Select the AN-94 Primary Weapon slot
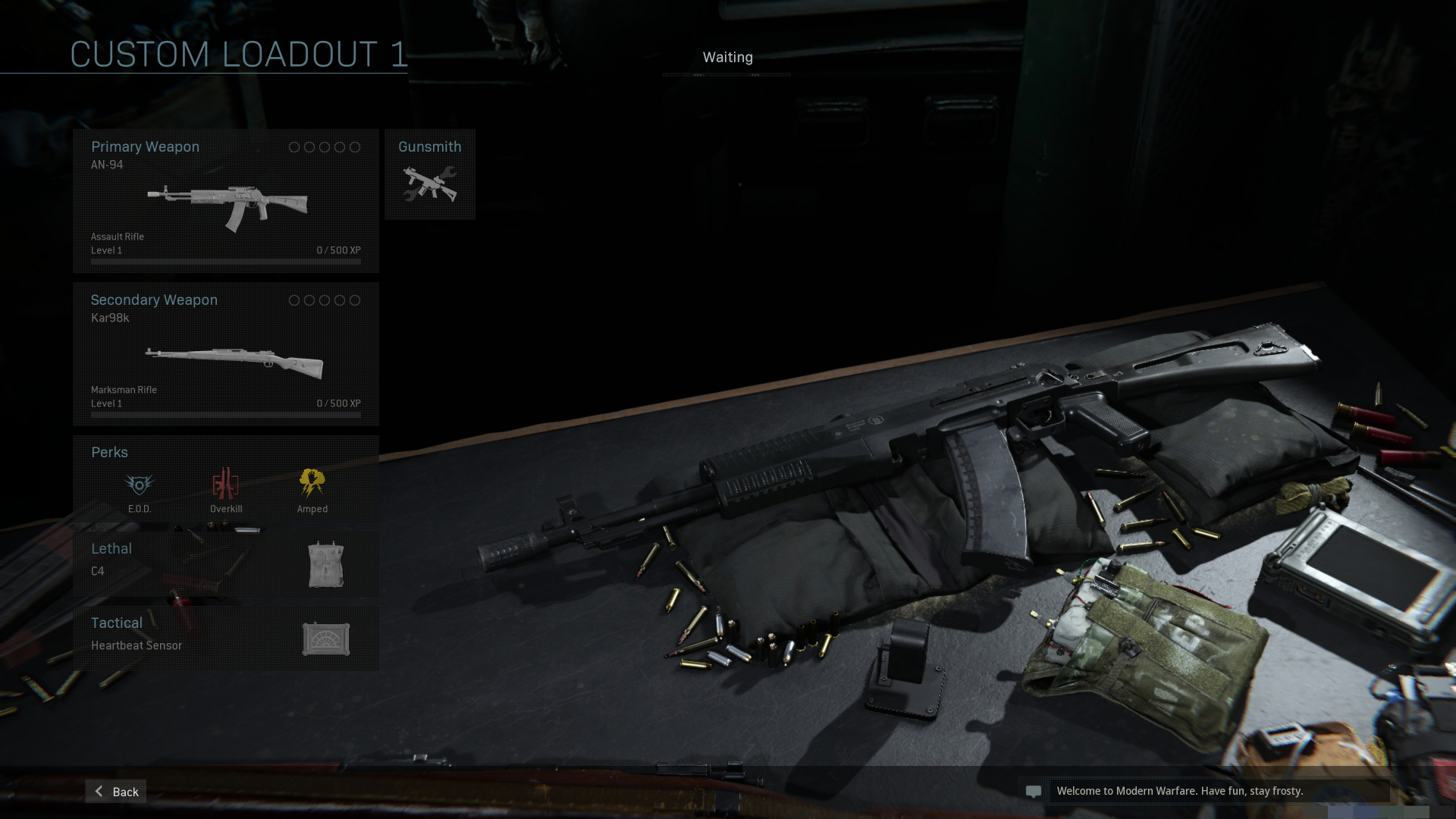The image size is (1456, 819). pos(226,201)
